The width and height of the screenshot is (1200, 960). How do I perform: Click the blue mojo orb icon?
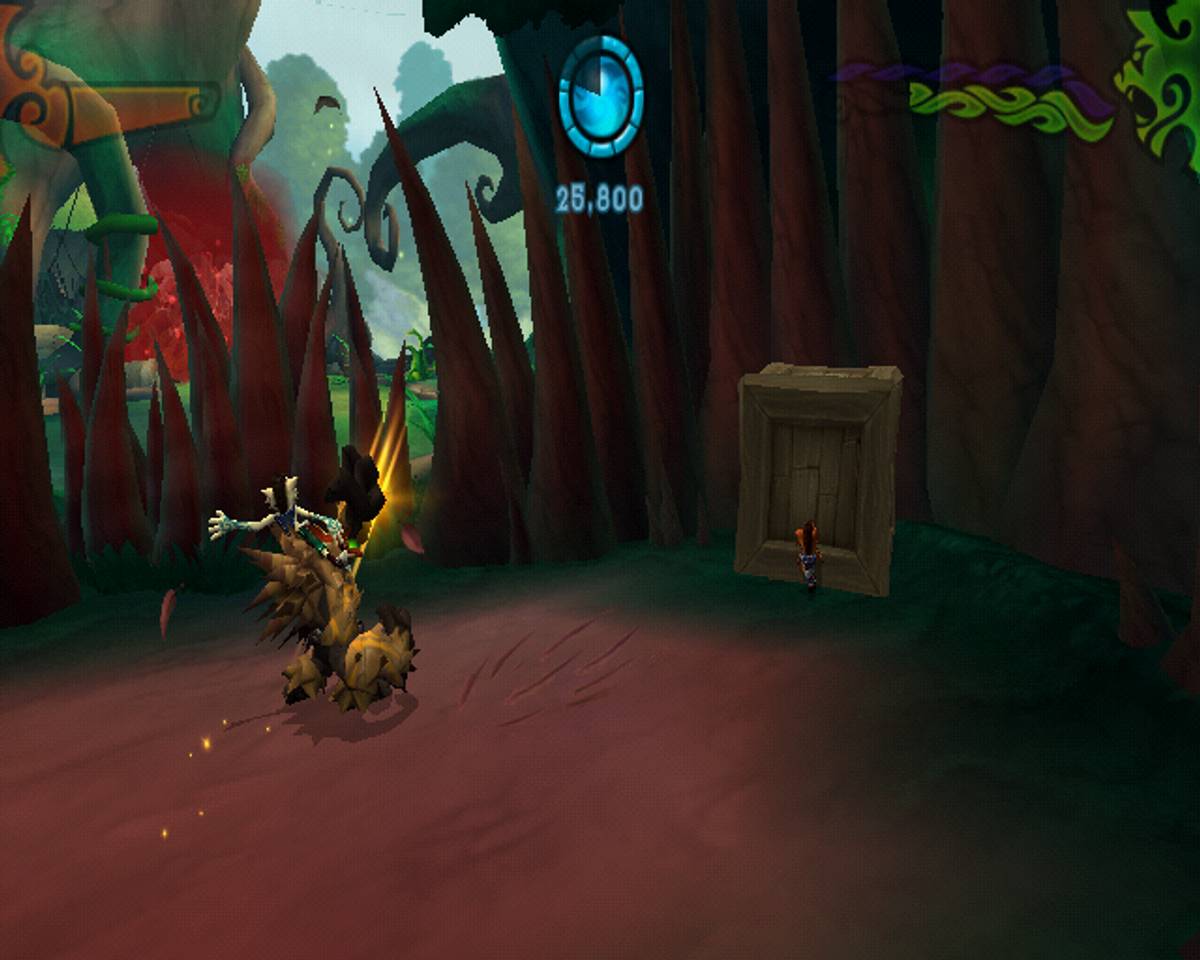click(x=600, y=96)
